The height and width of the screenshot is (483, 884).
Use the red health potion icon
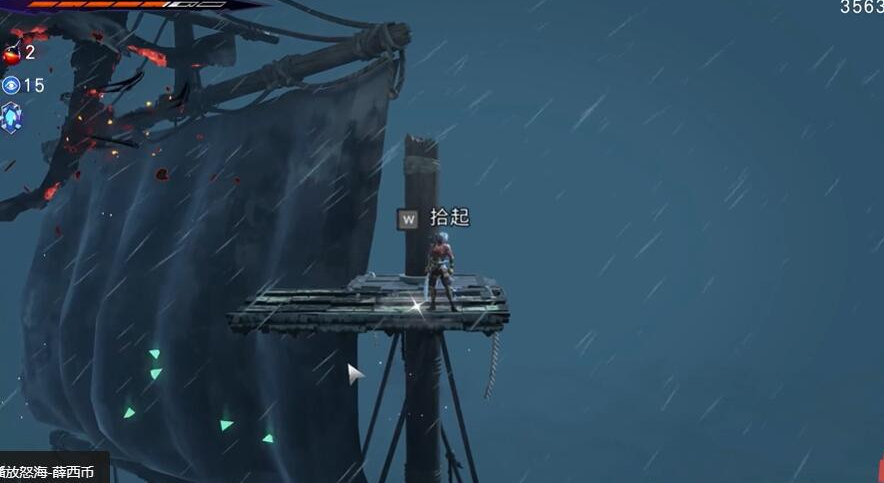(x=13, y=53)
